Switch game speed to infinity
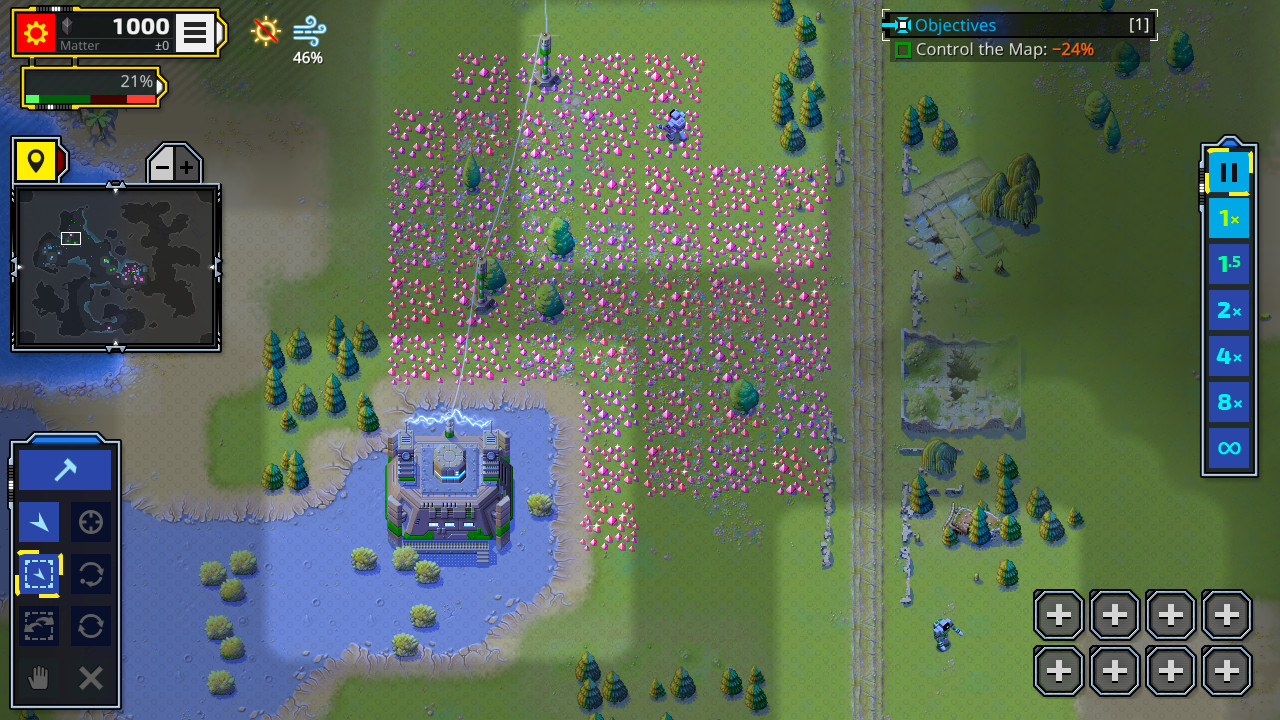This screenshot has height=720, width=1280. click(x=1228, y=448)
